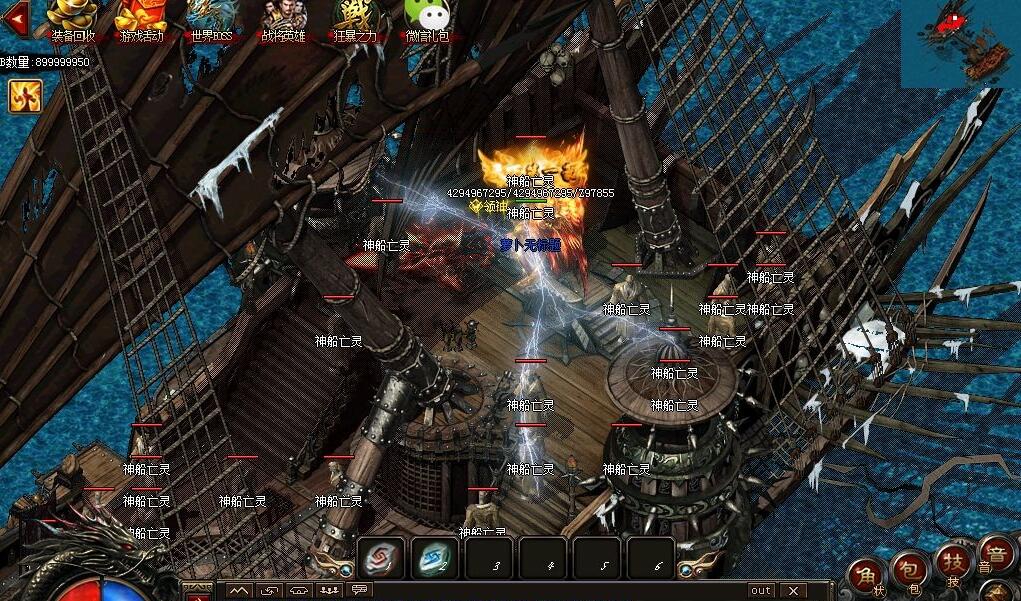Click the 'out' button on the bottom bar
The width and height of the screenshot is (1021, 601).
coord(761,591)
